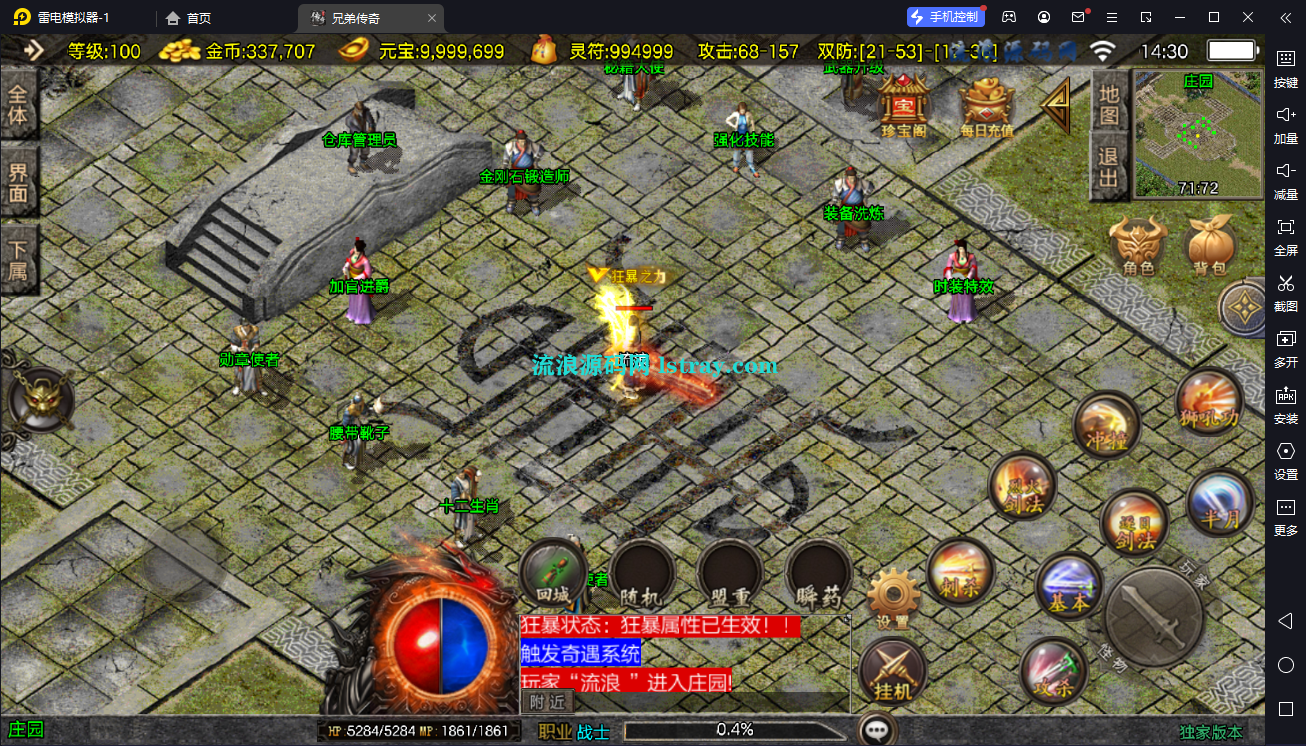This screenshot has height=746, width=1306.
Task: Open the emulator 设置 settings sidebar button
Action: [x=1286, y=459]
